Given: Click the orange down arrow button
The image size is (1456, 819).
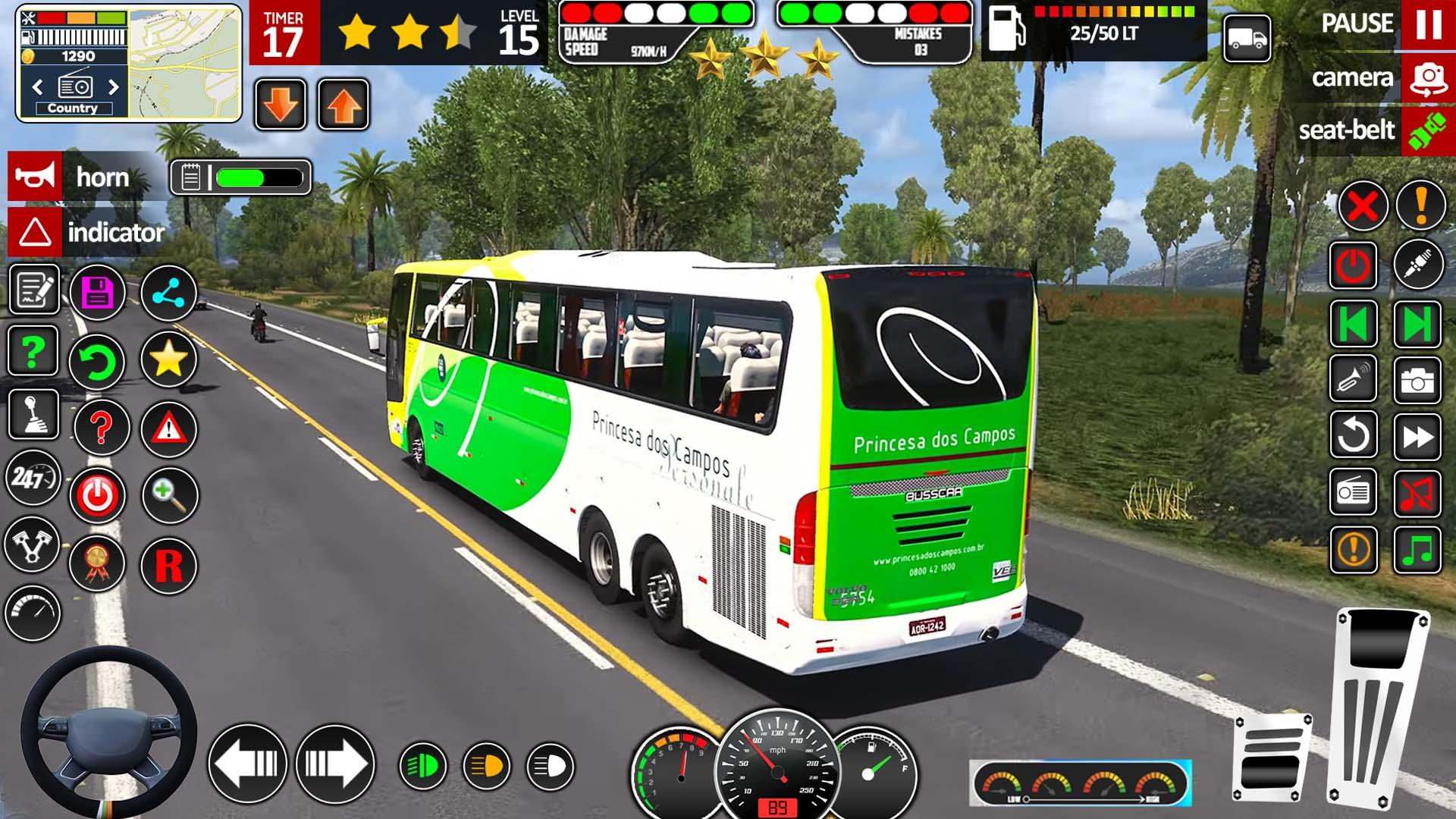Looking at the screenshot, I should (x=281, y=105).
